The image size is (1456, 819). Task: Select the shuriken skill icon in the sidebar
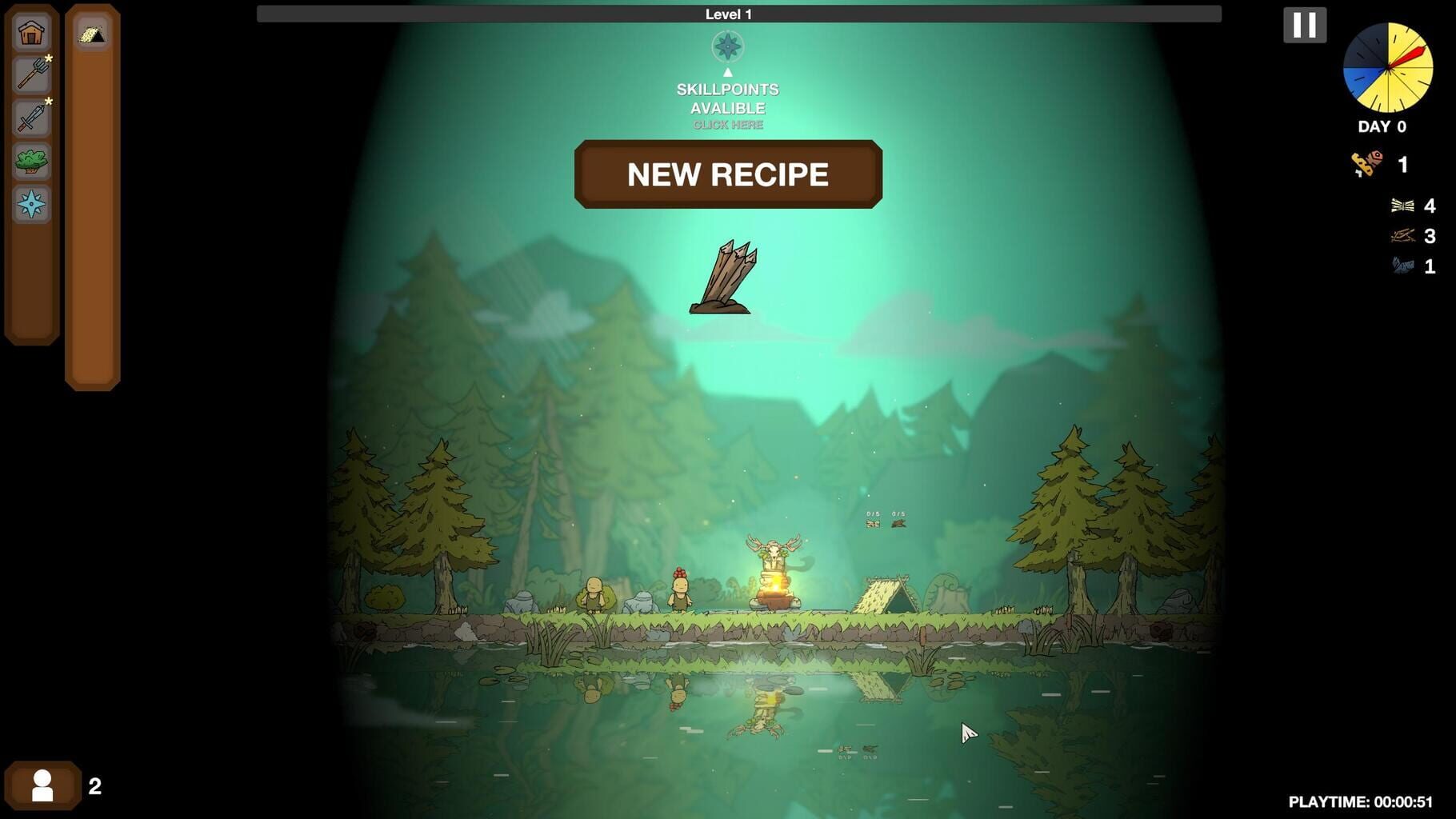[x=30, y=204]
